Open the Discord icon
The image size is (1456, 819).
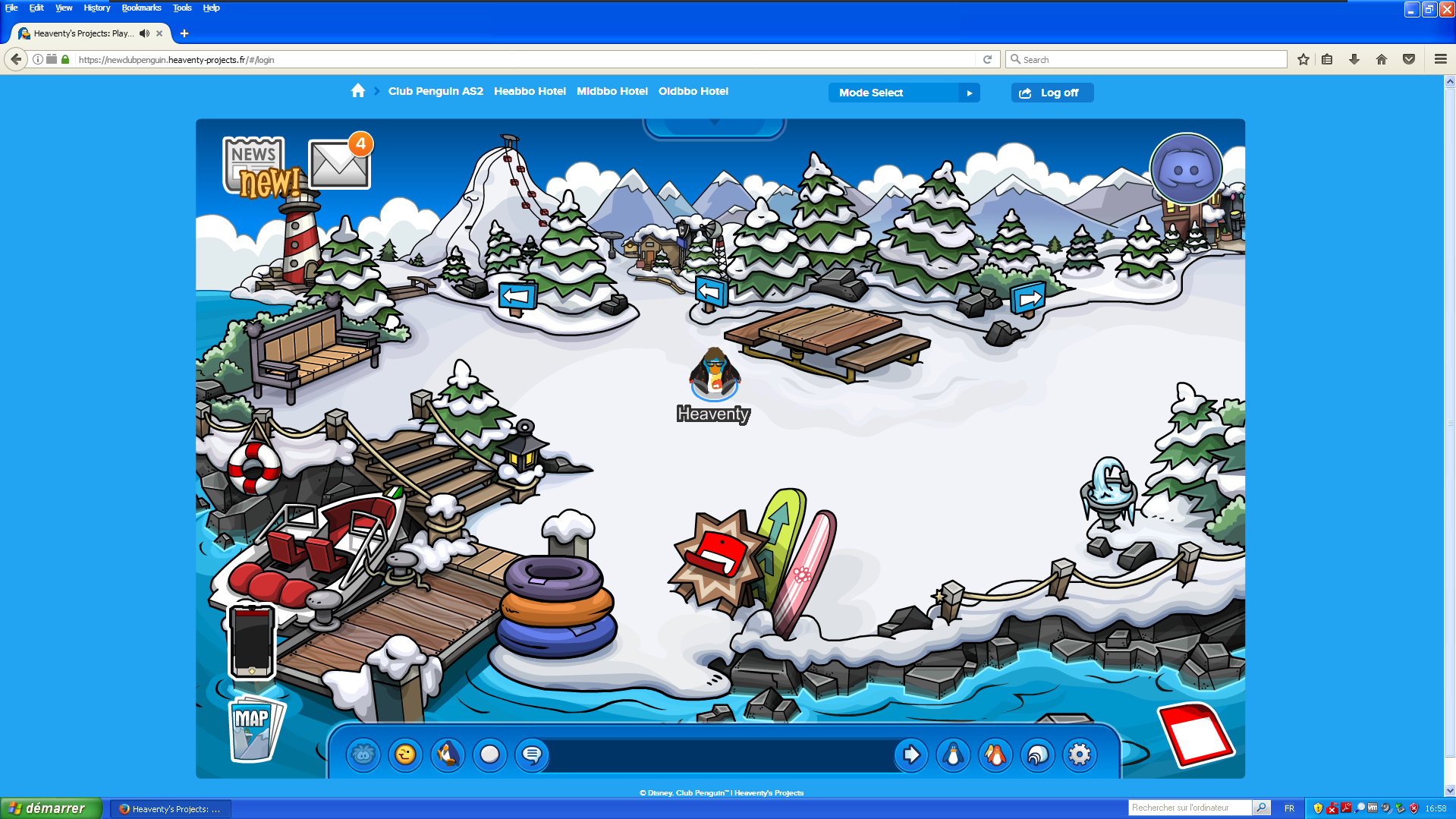tap(1185, 169)
